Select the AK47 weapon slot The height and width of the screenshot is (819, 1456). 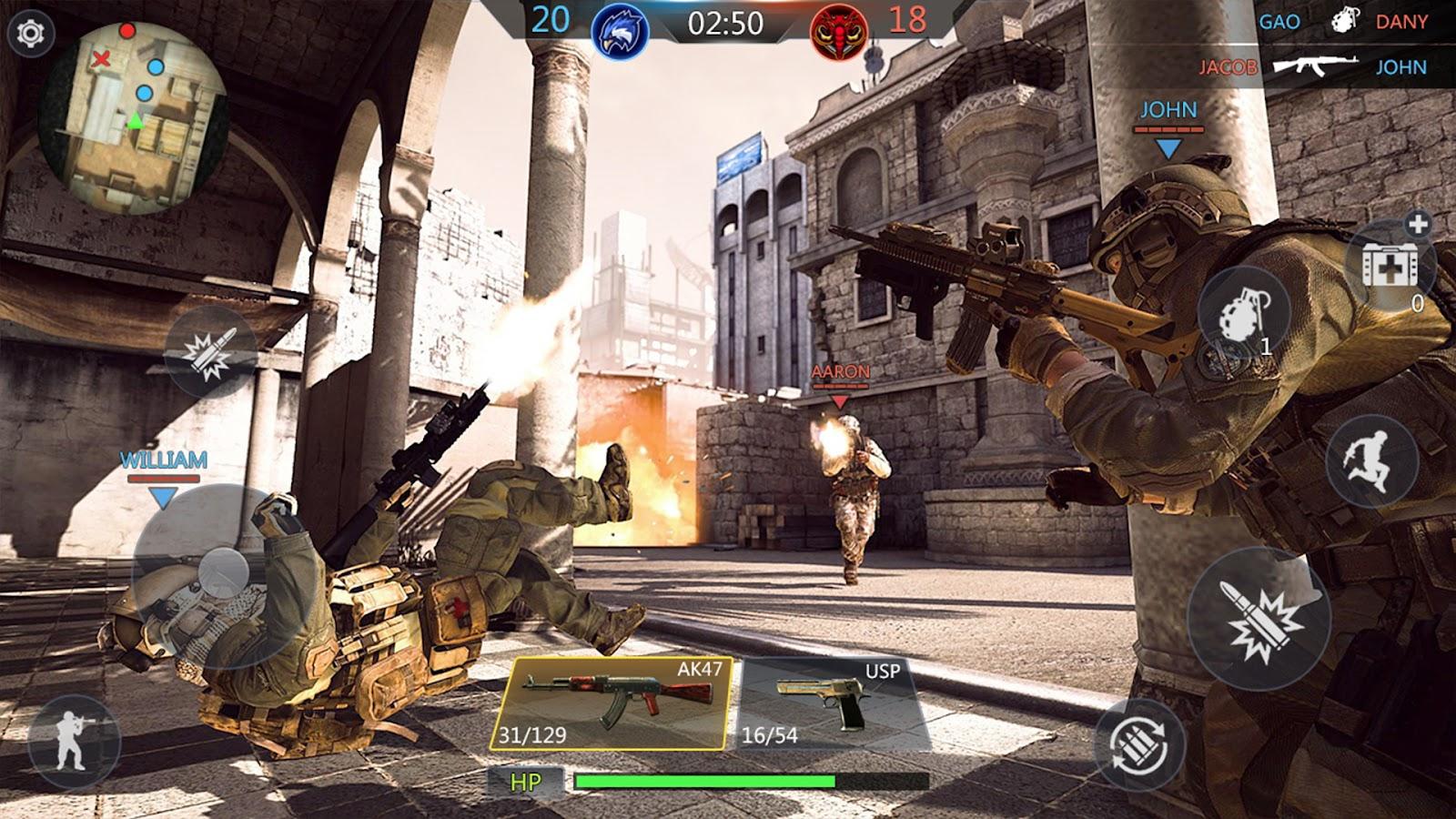point(612,703)
